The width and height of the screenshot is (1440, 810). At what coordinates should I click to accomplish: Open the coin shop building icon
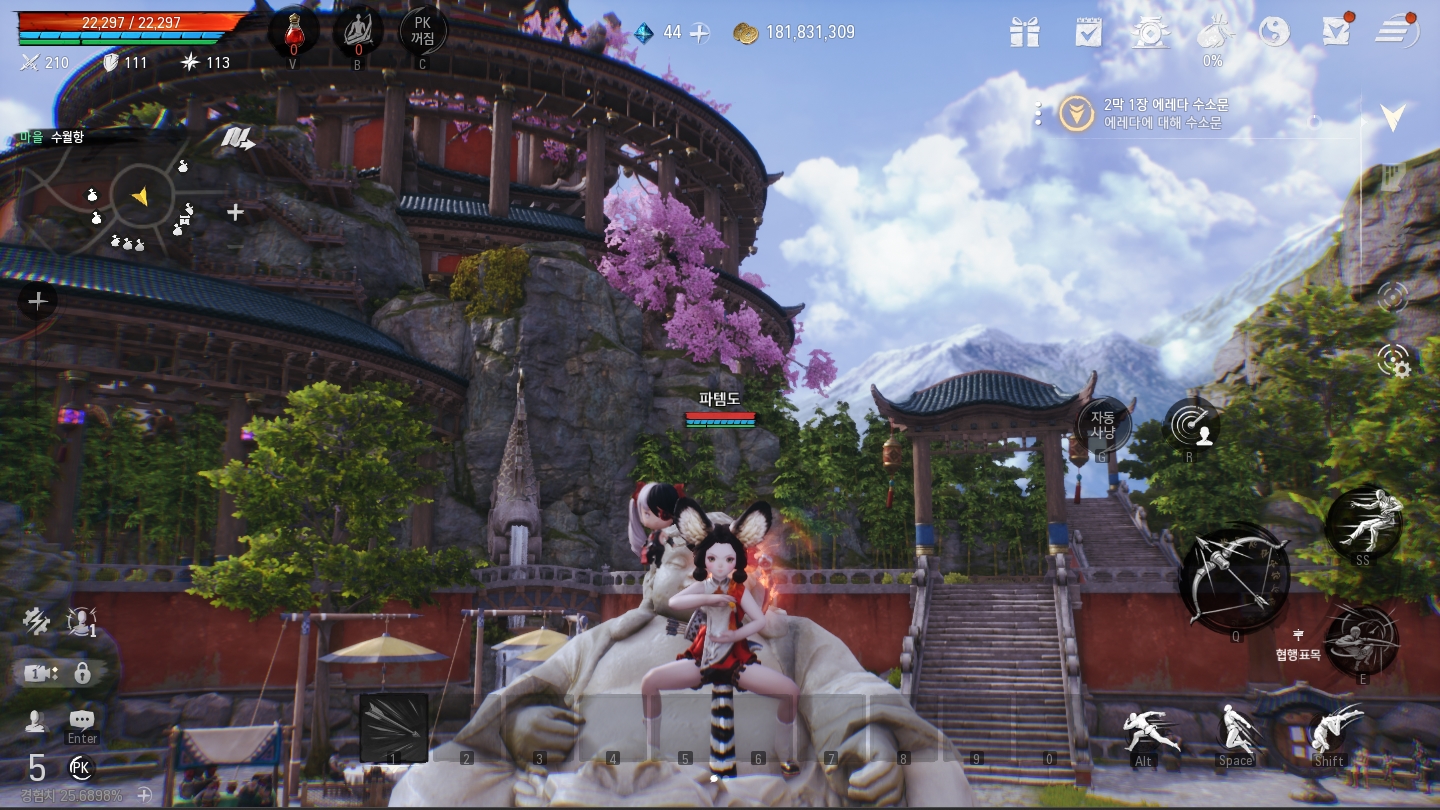pyautogui.click(x=1152, y=32)
